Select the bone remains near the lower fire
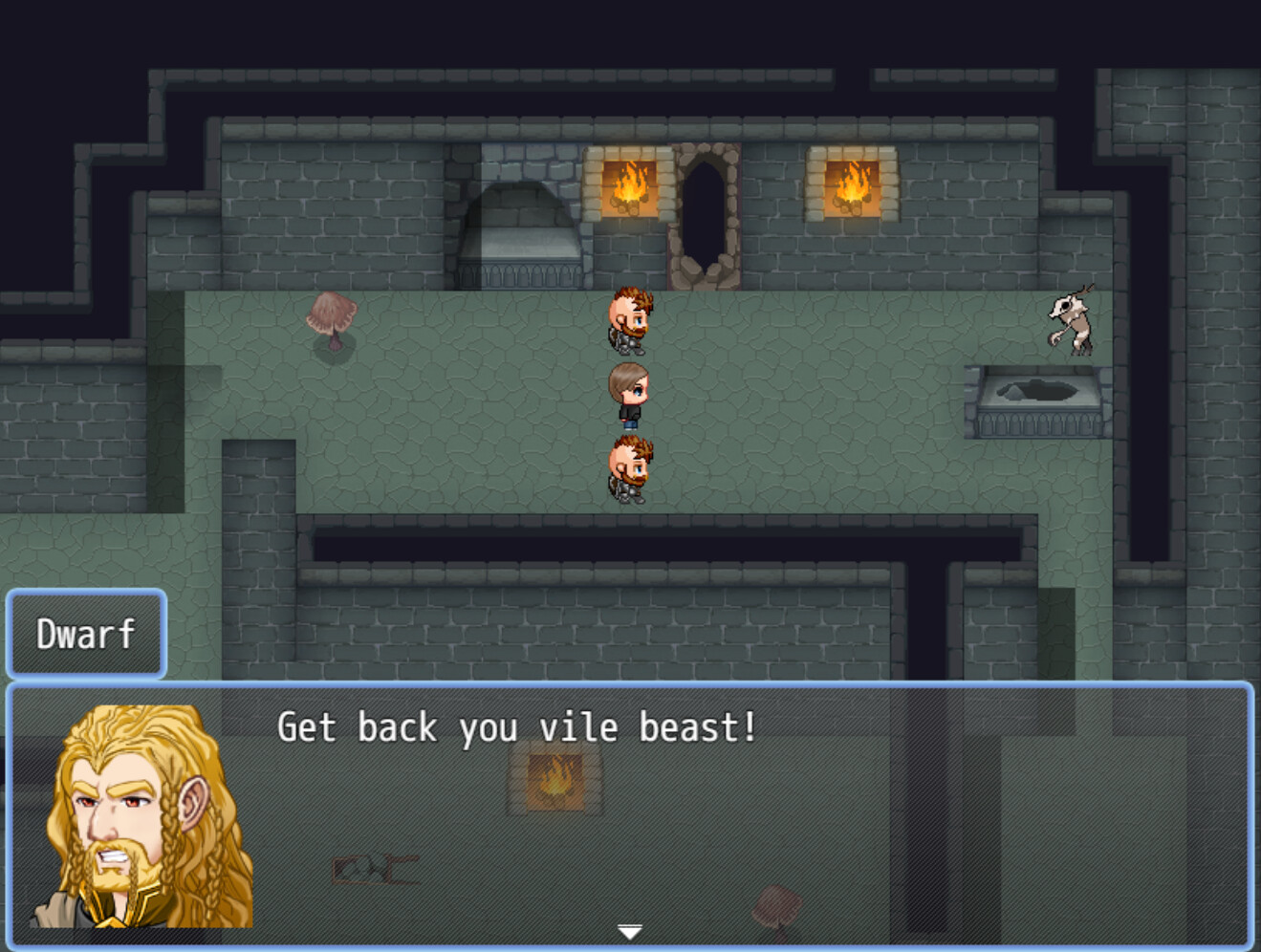Image resolution: width=1261 pixels, height=952 pixels. 375,870
